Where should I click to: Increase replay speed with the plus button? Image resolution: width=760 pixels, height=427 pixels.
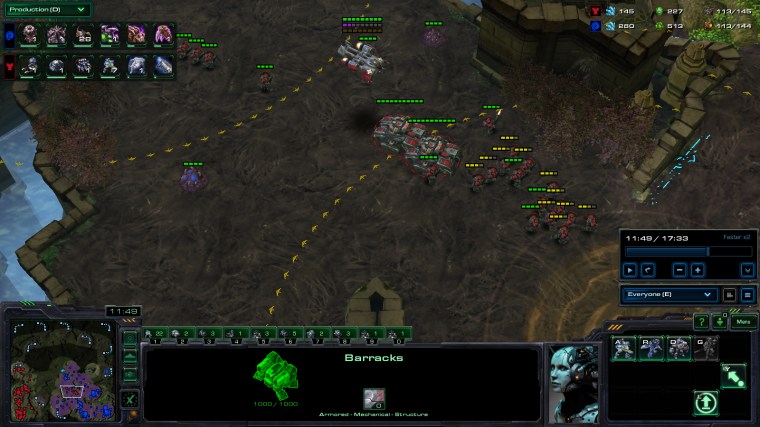coord(697,270)
